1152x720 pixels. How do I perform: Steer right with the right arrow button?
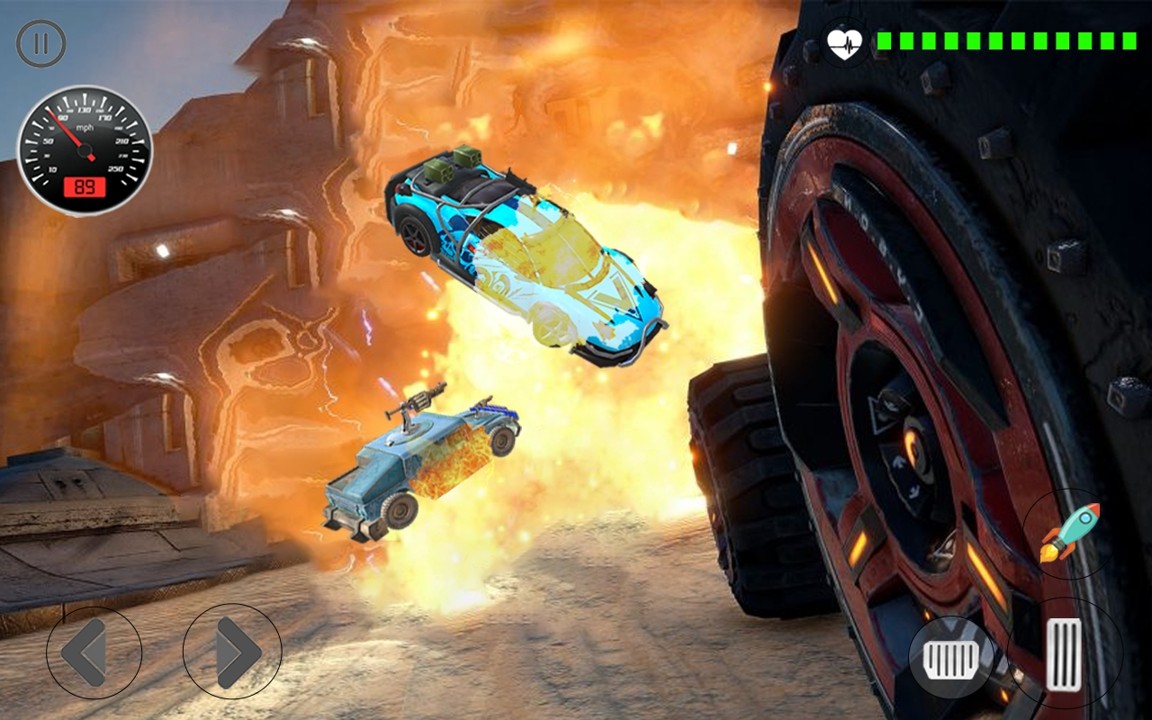(x=232, y=653)
